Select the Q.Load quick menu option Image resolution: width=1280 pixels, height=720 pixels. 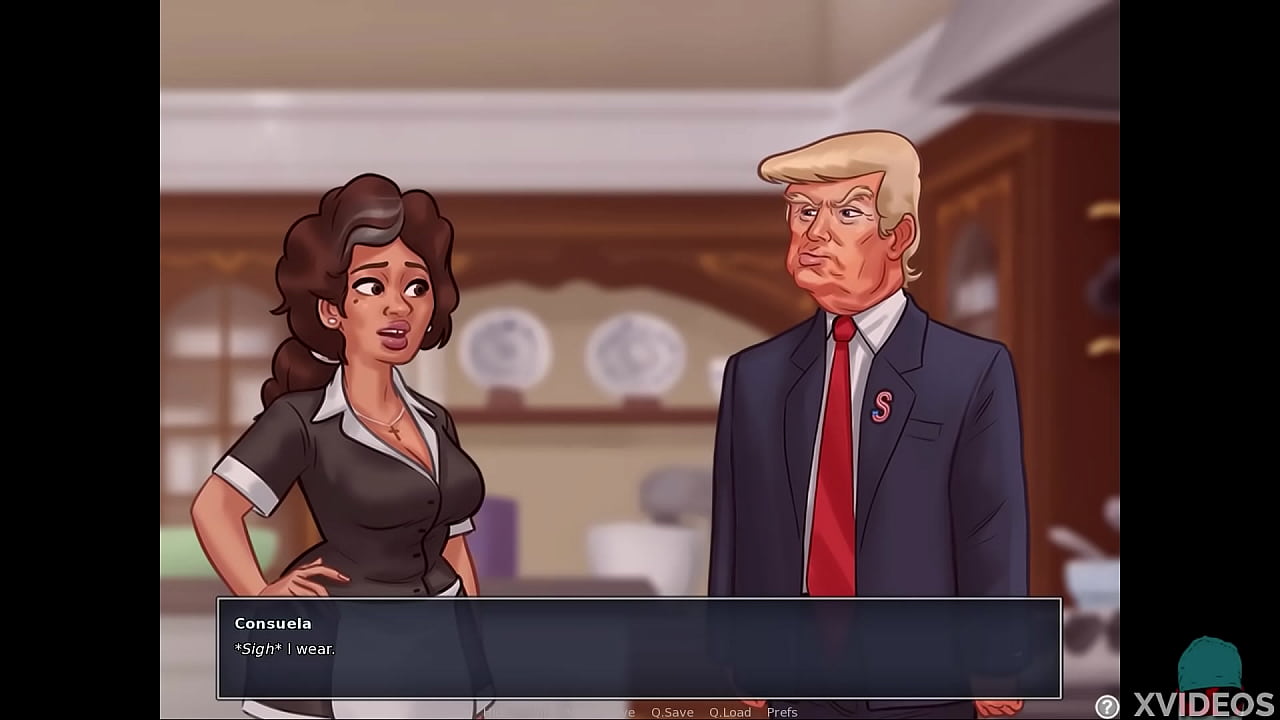coord(731,711)
